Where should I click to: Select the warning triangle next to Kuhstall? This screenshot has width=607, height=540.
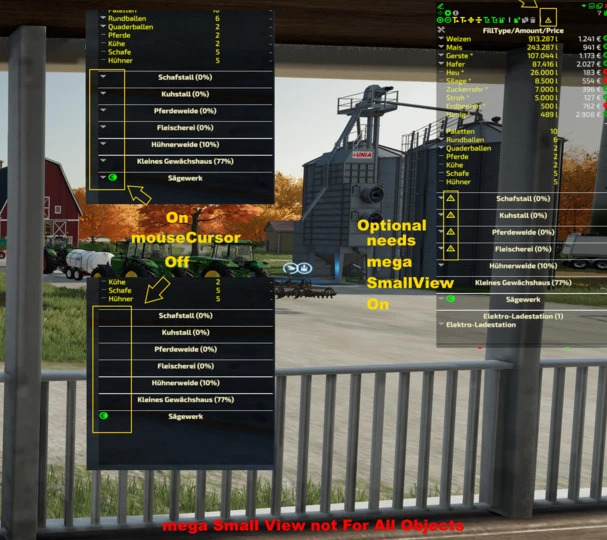tap(450, 215)
